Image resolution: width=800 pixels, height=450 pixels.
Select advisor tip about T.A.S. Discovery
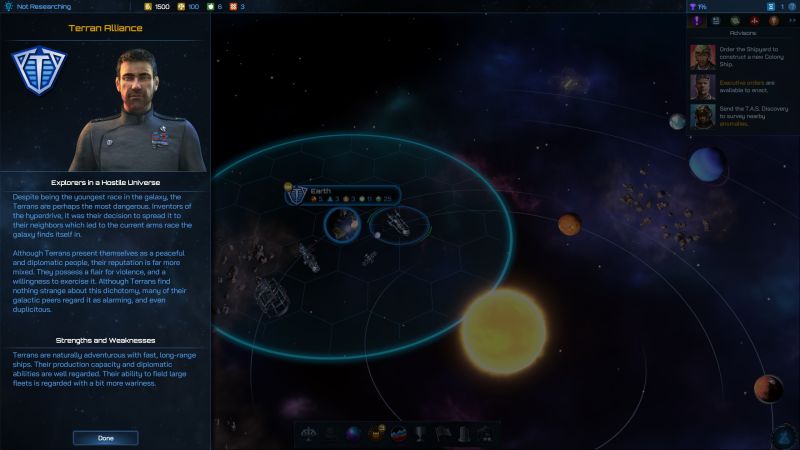738,118
